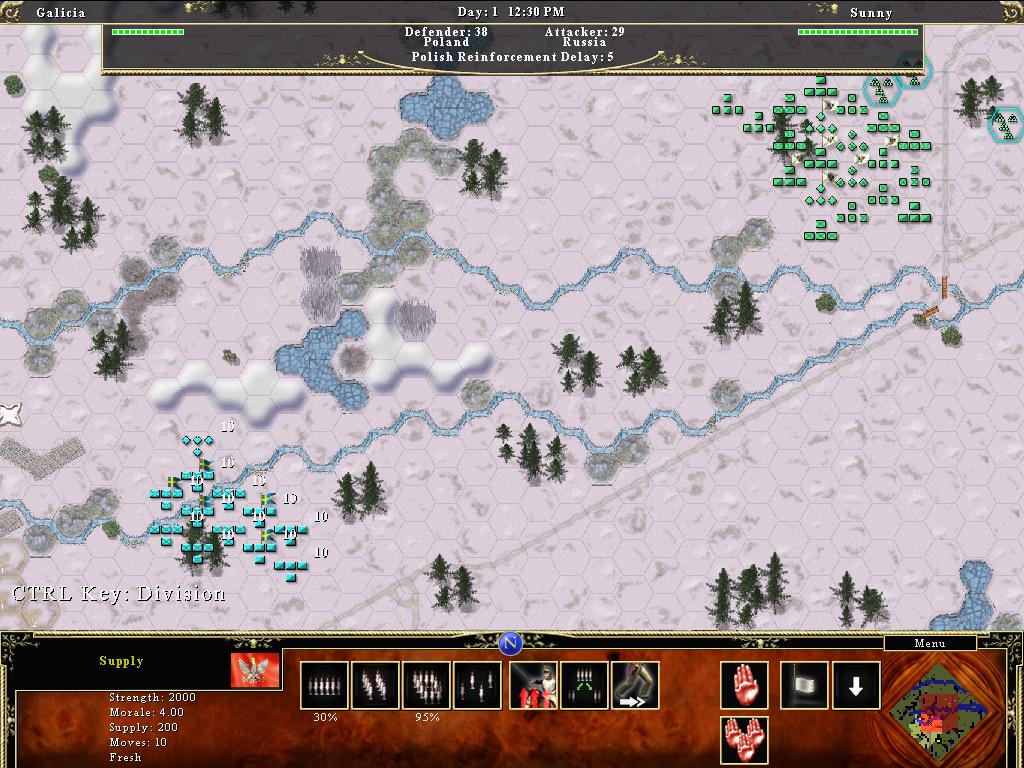Activate the mounted officer charge icon
Image resolution: width=1024 pixels, height=768 pixels.
pos(534,685)
